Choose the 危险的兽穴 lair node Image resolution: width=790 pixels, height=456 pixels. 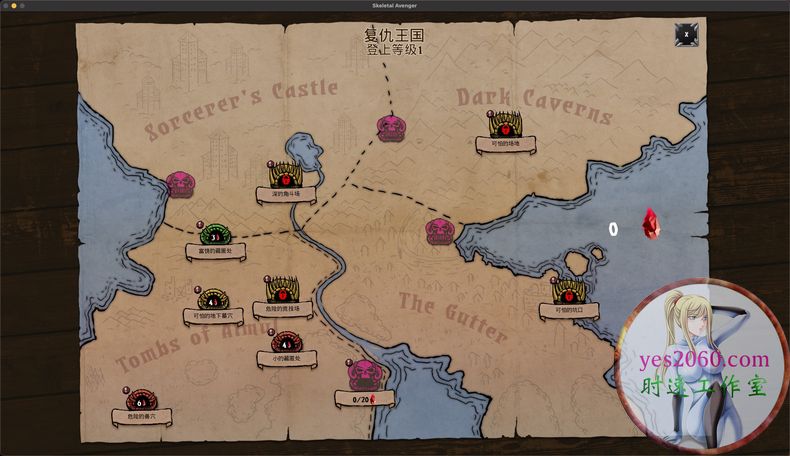(141, 401)
